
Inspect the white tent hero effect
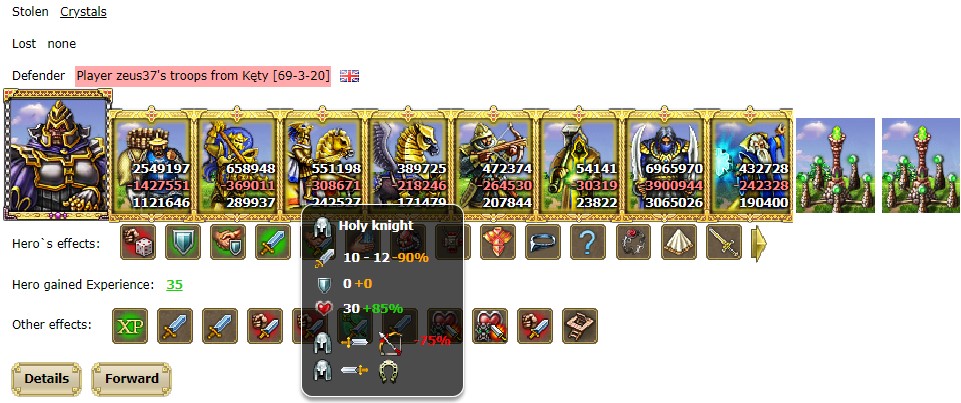pyautogui.click(x=678, y=241)
